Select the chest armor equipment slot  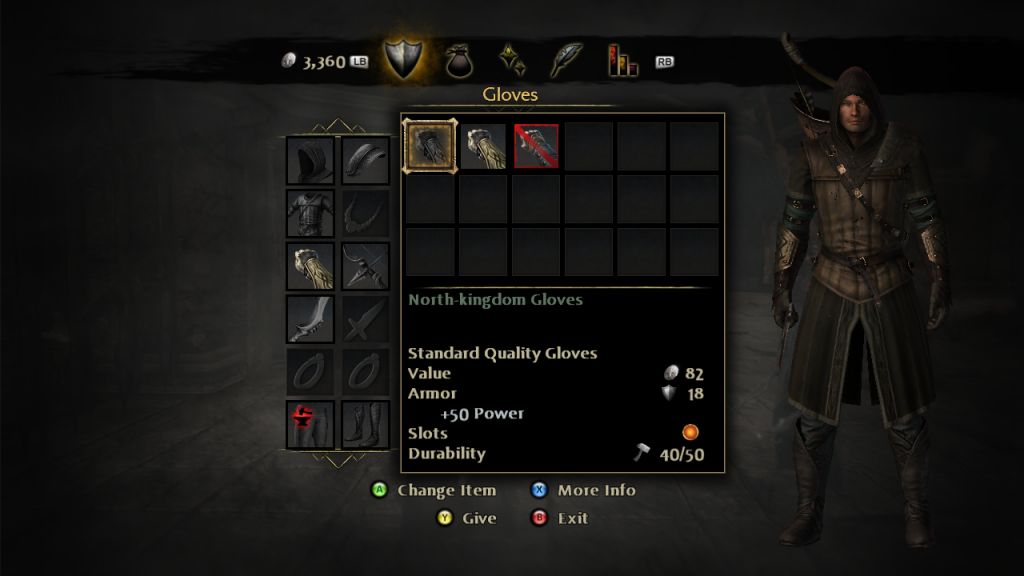(310, 213)
